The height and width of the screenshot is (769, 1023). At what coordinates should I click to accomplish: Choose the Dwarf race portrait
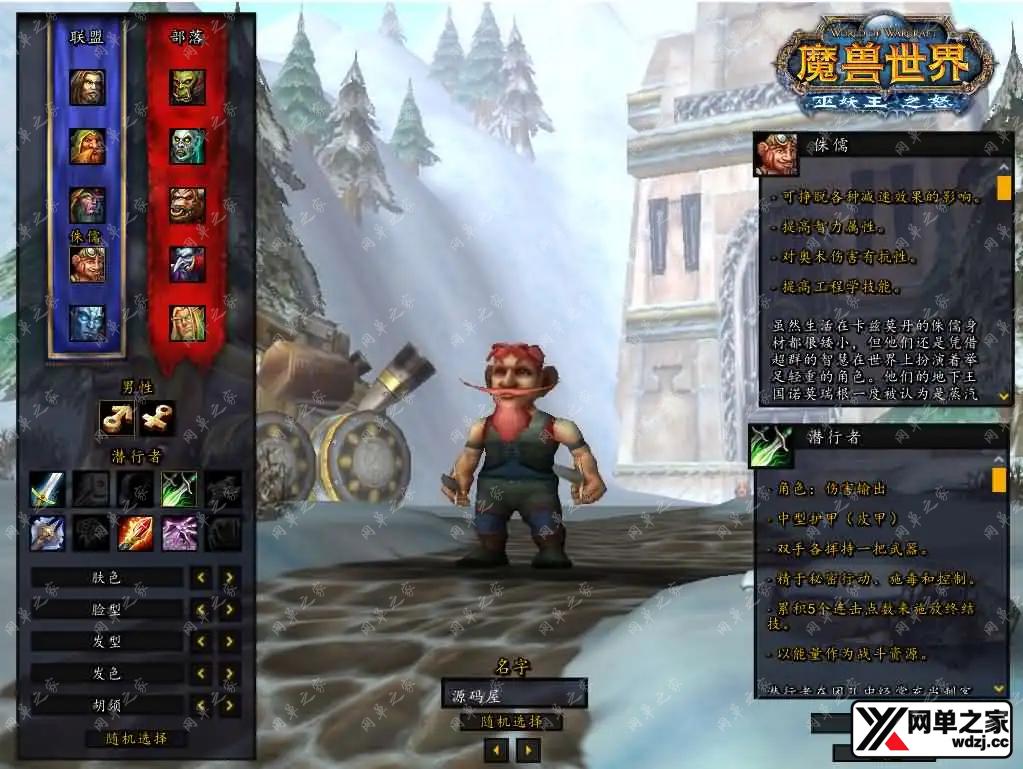coord(87,147)
